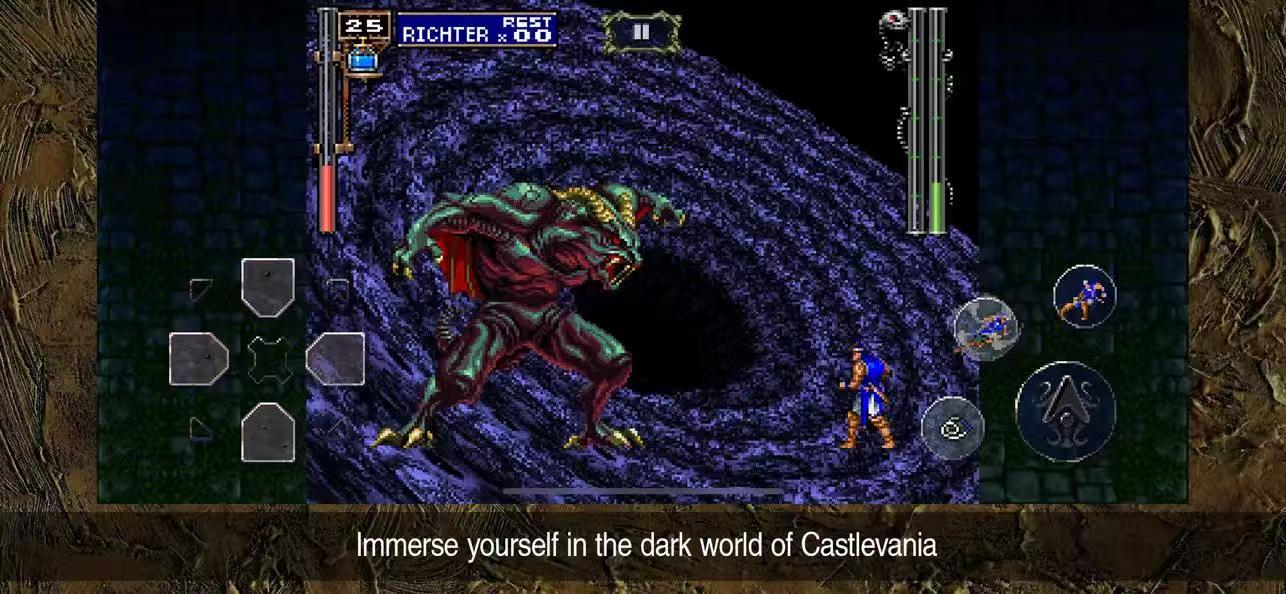
Task: Tap the upper-left diagonal D-pad corner
Action: click(x=201, y=291)
